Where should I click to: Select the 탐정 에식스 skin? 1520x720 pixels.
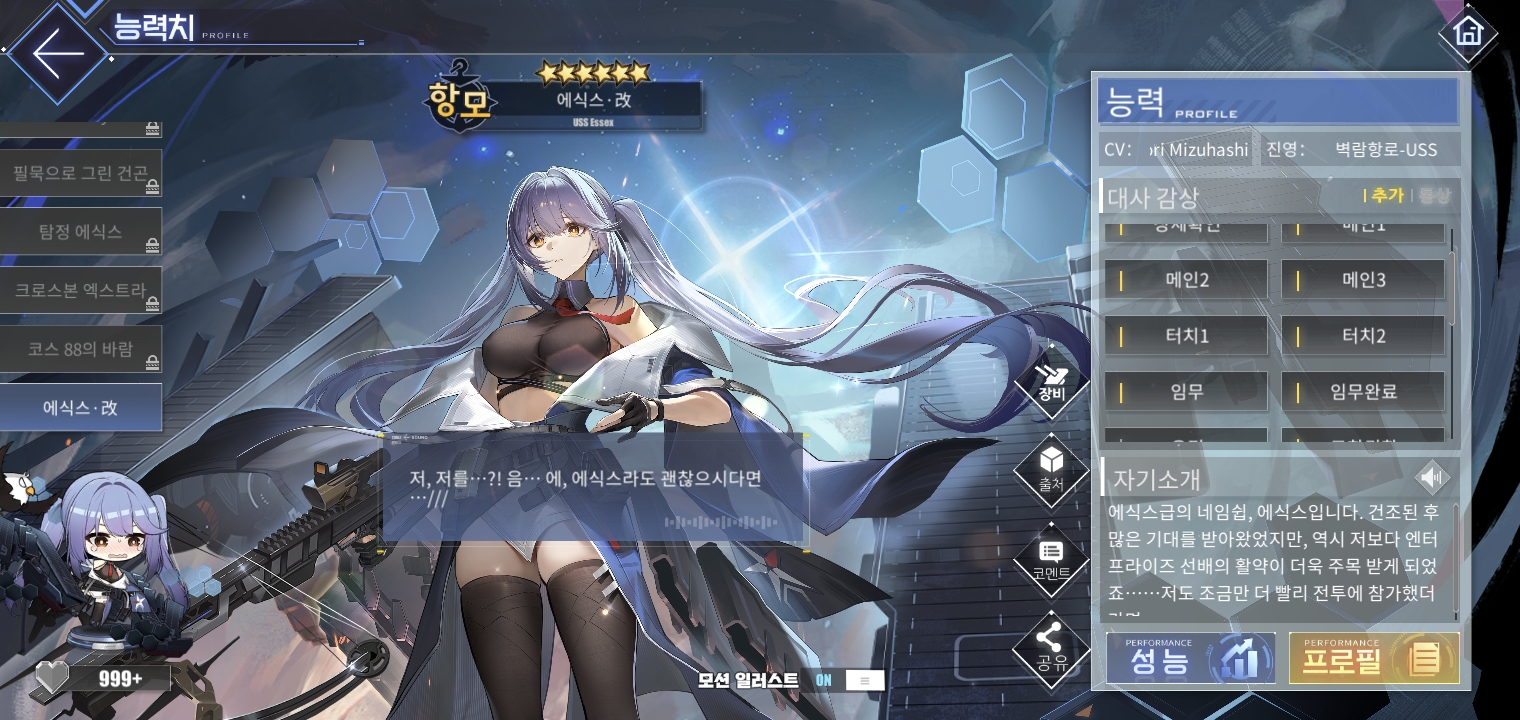81,232
